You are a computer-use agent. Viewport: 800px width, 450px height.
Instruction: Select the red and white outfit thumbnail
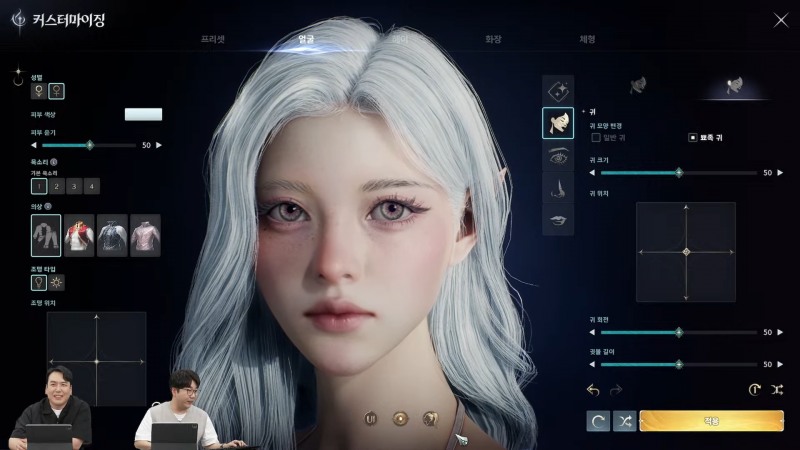(79, 235)
